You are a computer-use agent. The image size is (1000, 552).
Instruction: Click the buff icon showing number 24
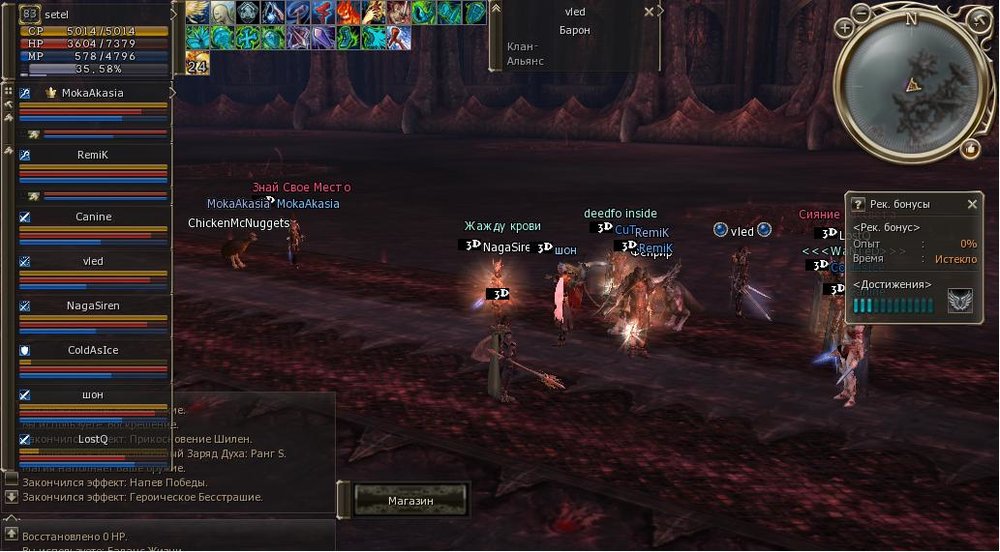pos(197,62)
